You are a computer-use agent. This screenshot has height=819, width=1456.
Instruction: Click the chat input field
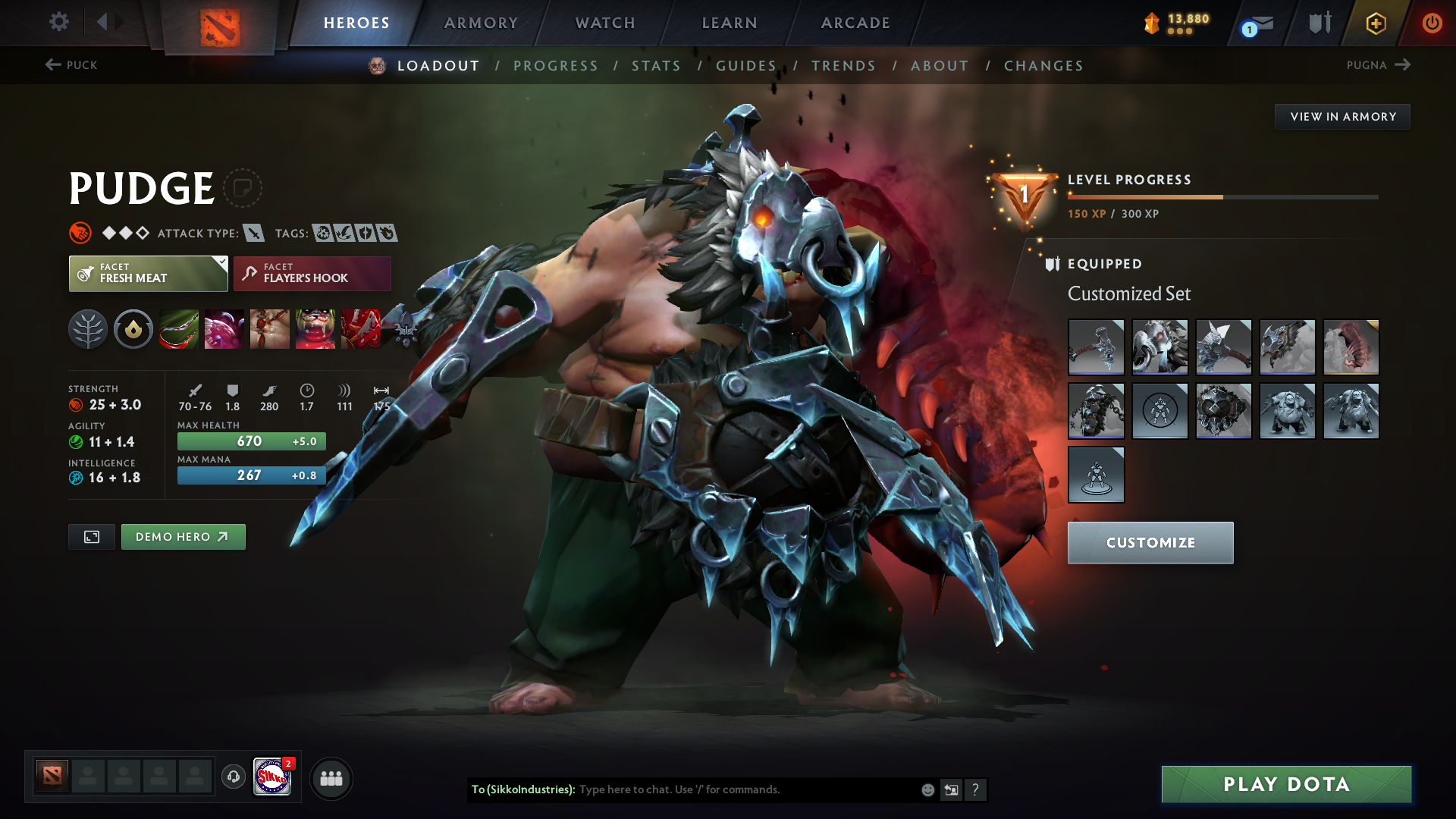click(x=720, y=789)
